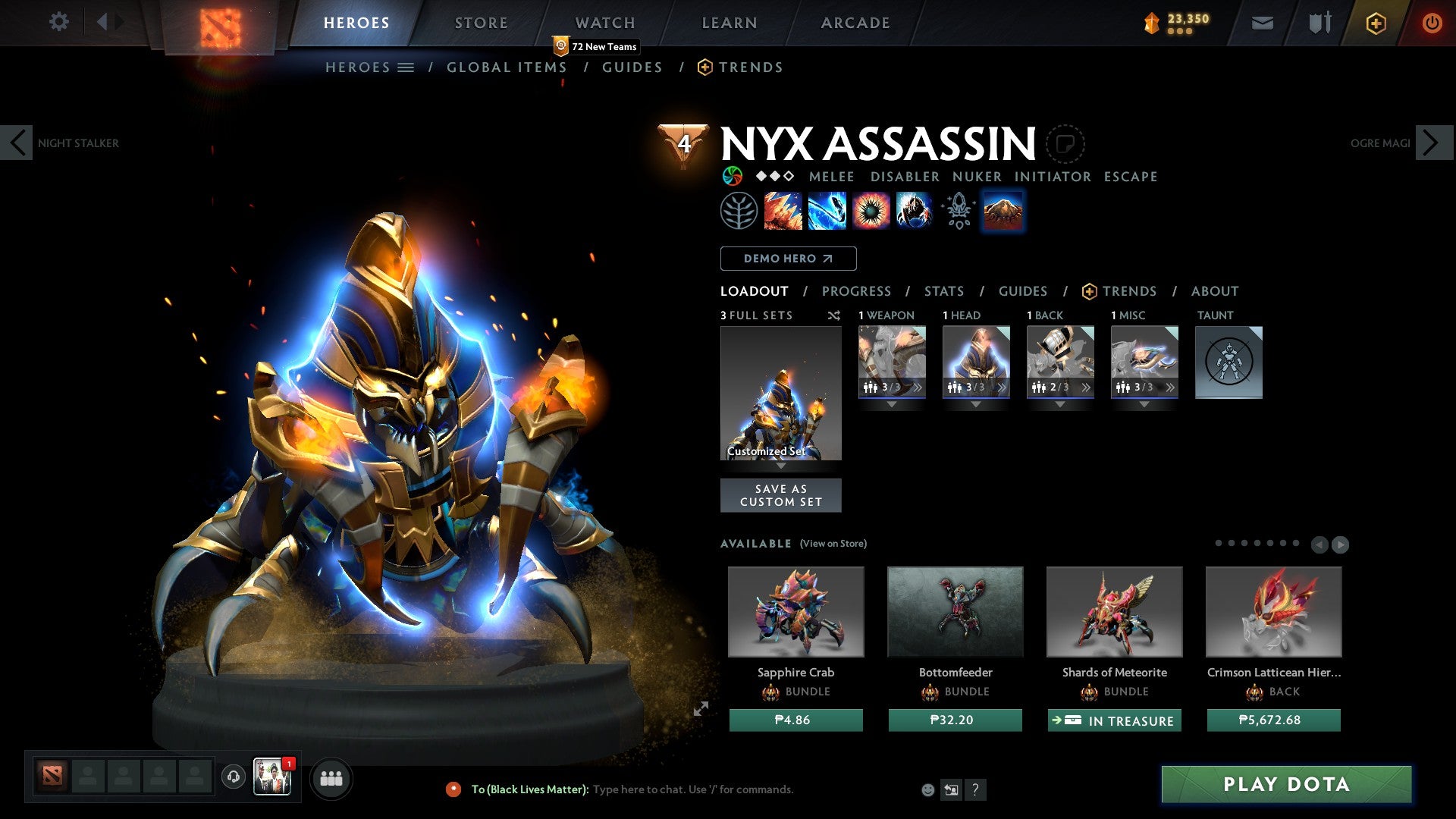Image resolution: width=1456 pixels, height=819 pixels.
Task: Click the Sapphire Crab bundle thumbnail
Action: click(795, 611)
